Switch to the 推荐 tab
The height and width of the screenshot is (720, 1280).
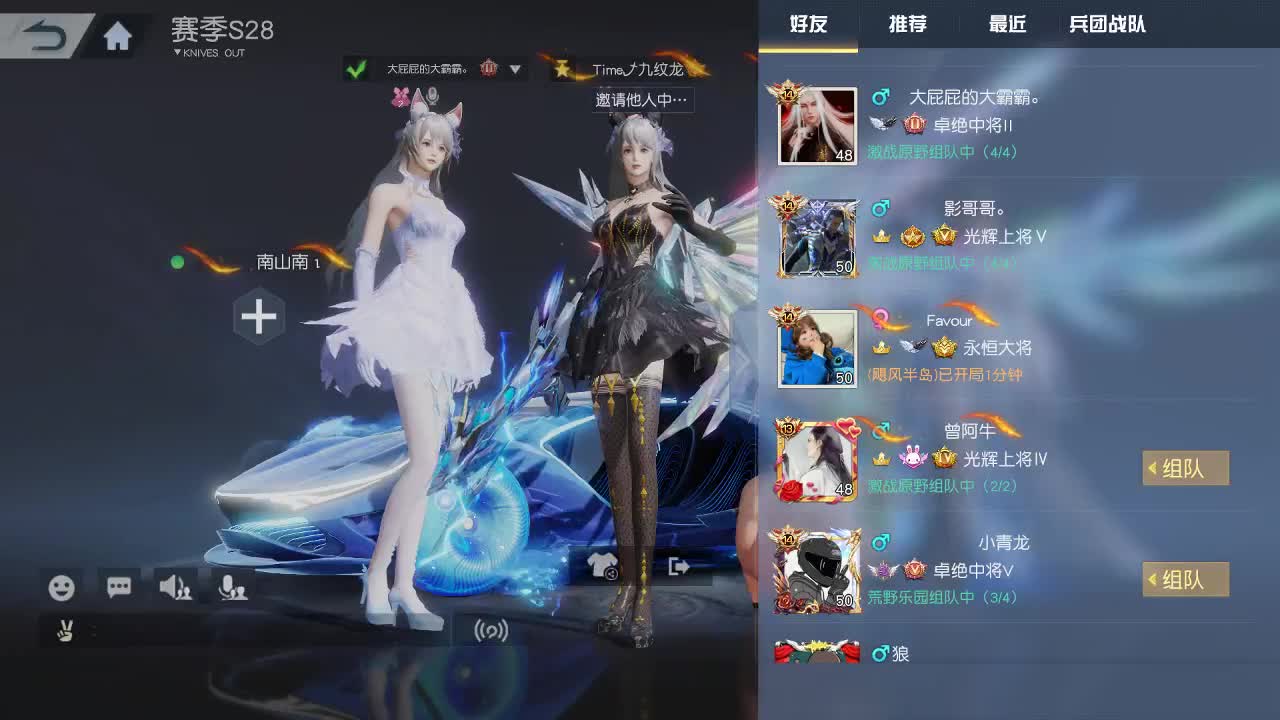905,25
